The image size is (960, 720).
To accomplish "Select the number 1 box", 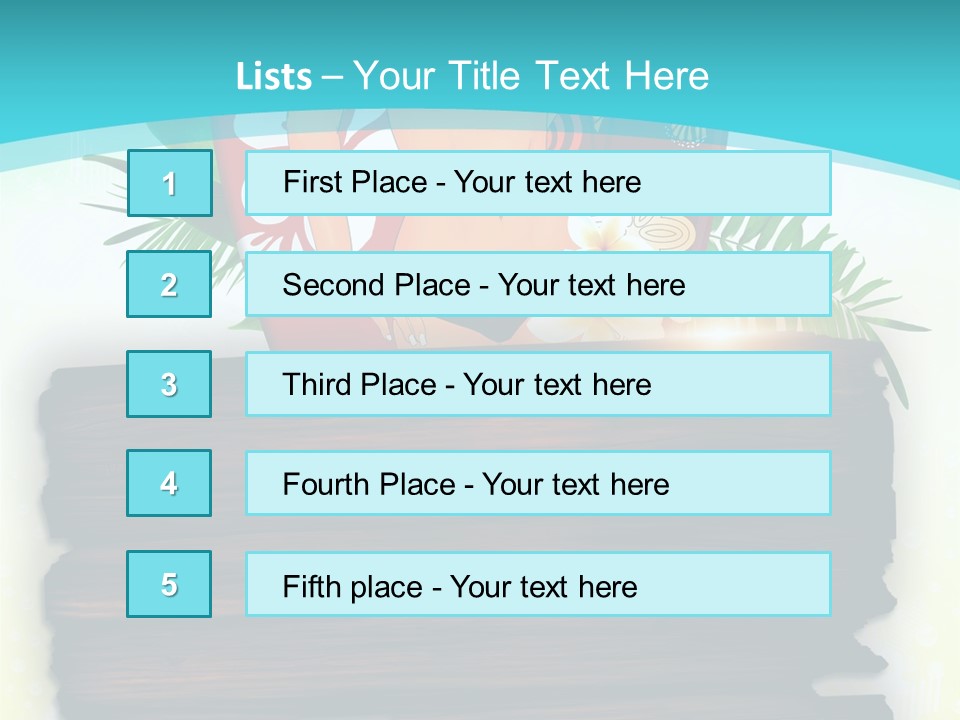I will point(169,183).
